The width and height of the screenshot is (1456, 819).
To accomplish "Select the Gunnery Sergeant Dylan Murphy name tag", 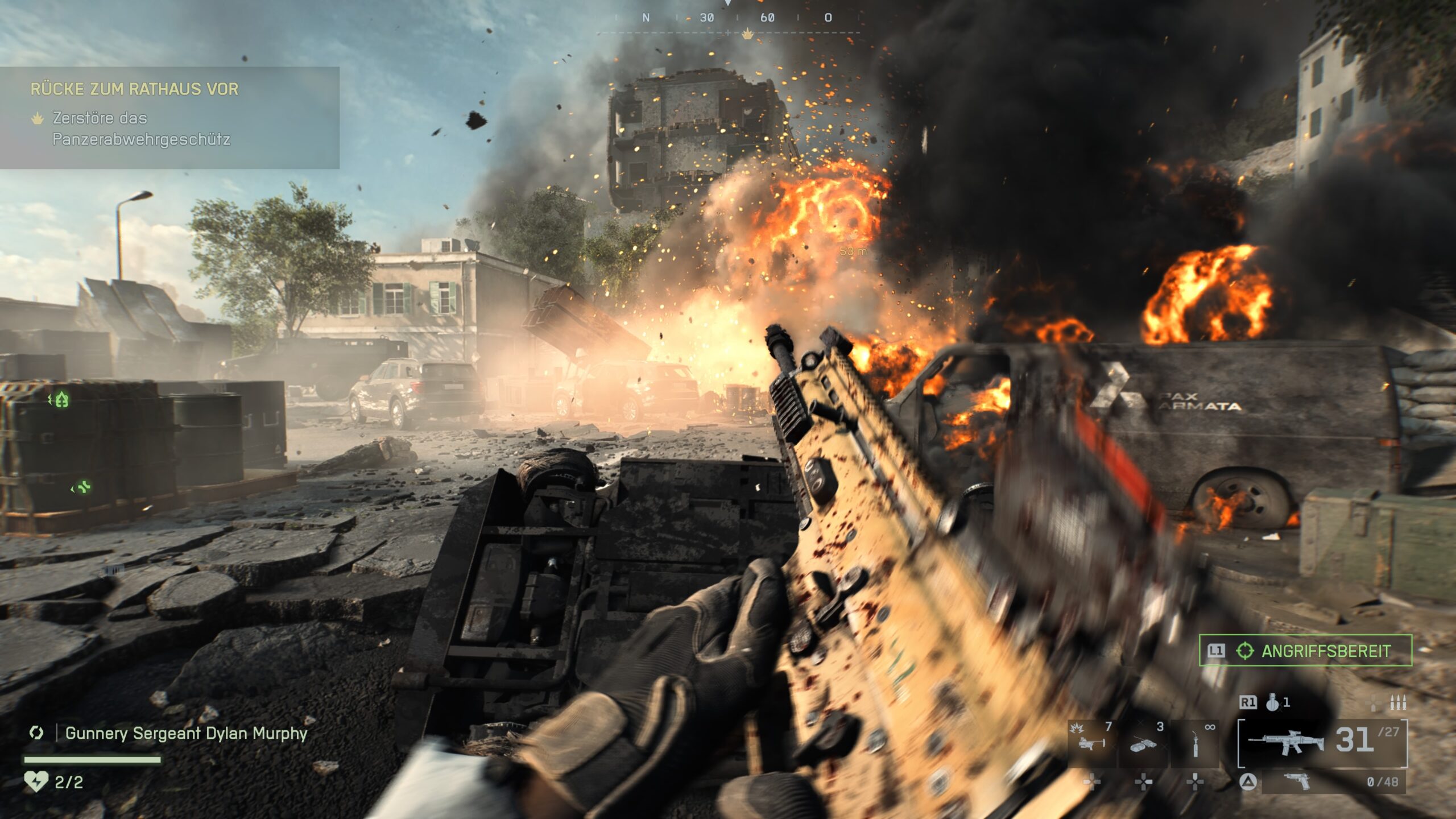I will coord(186,733).
